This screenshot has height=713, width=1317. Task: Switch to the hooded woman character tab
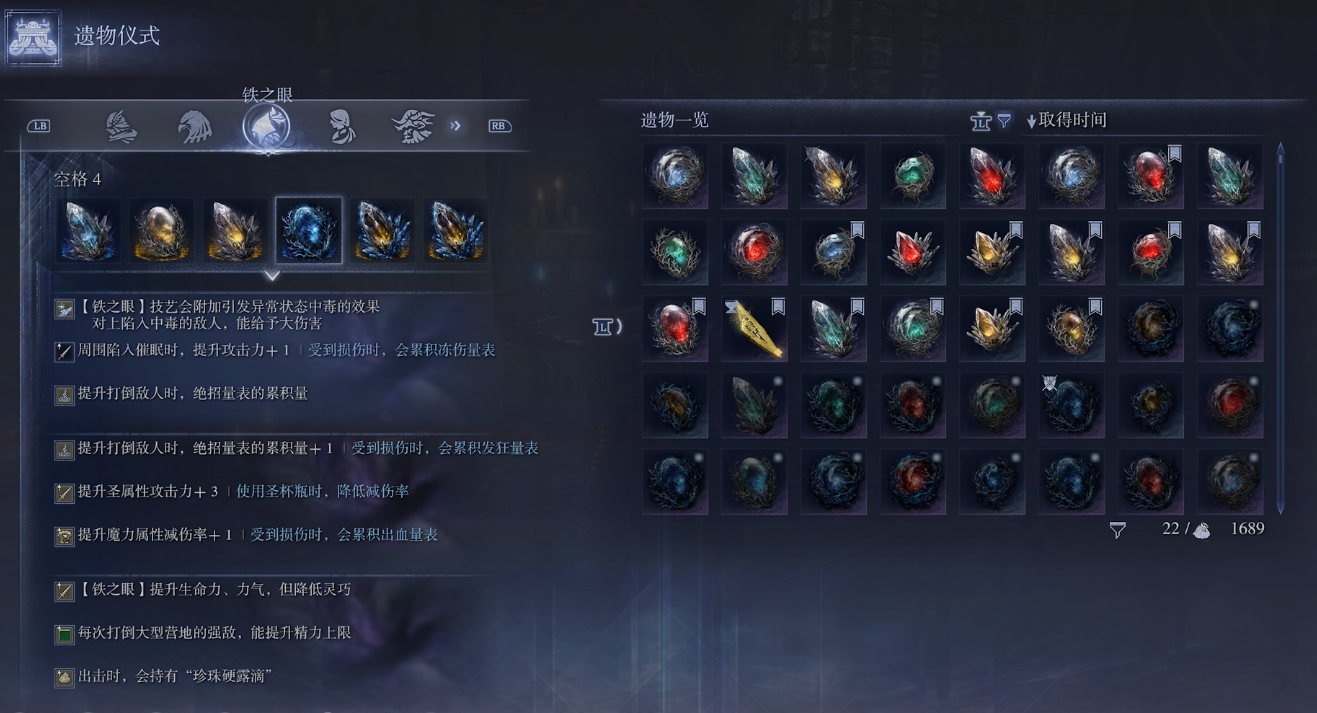pyautogui.click(x=341, y=127)
